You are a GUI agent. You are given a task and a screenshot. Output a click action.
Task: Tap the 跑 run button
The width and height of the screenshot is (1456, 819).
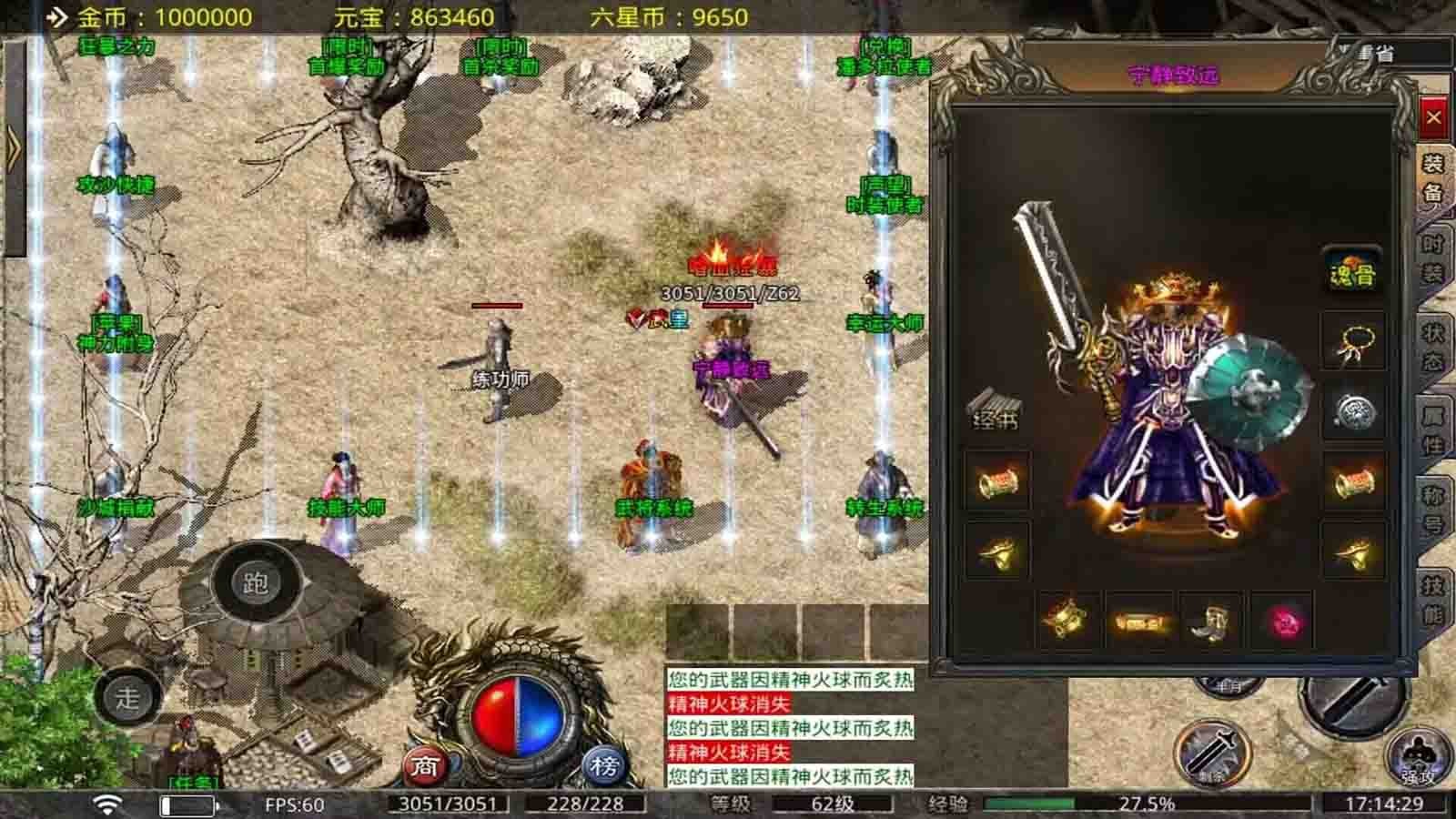point(255,582)
